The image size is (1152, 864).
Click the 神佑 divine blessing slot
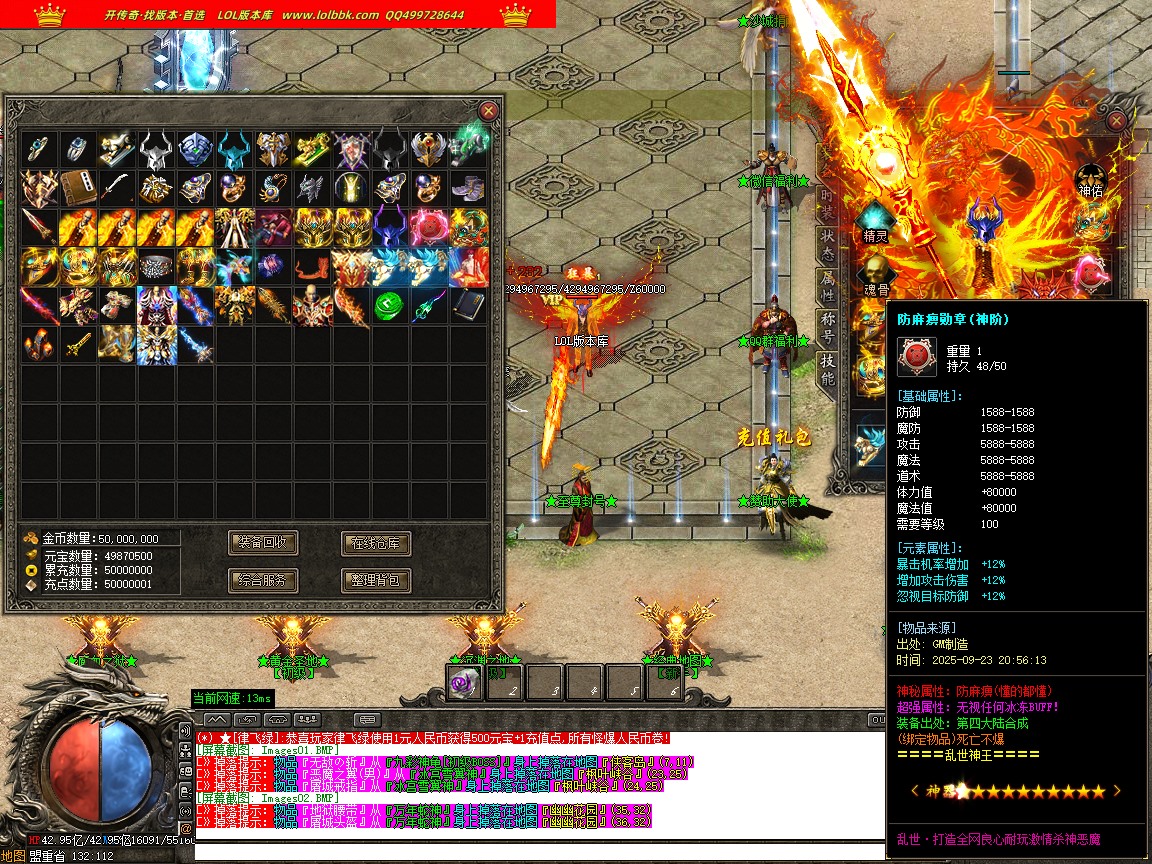point(1090,183)
